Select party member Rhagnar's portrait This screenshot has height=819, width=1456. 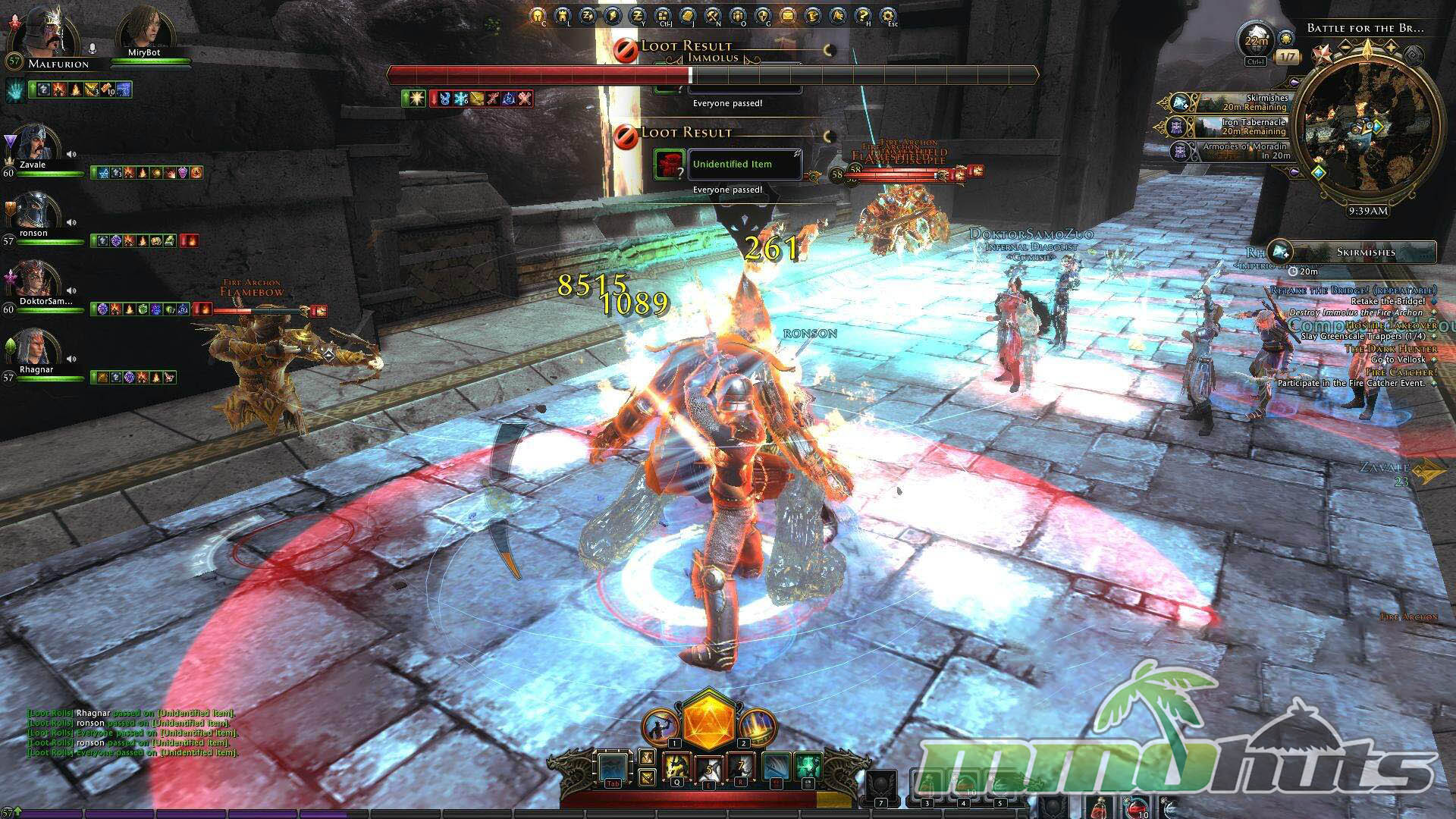[35, 350]
